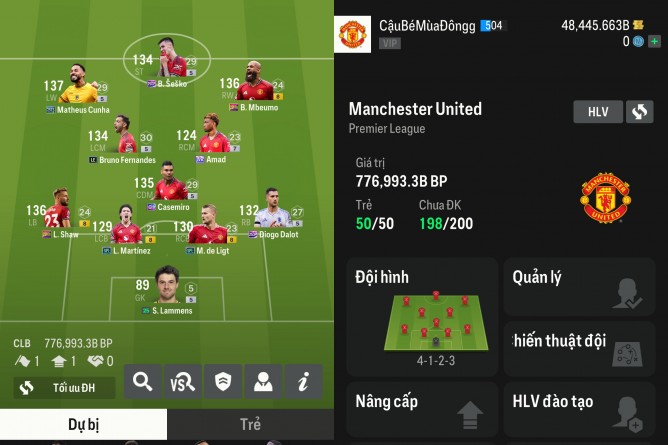668x445 pixels.
Task: Click the swap arrows button beside HLV
Action: (640, 112)
